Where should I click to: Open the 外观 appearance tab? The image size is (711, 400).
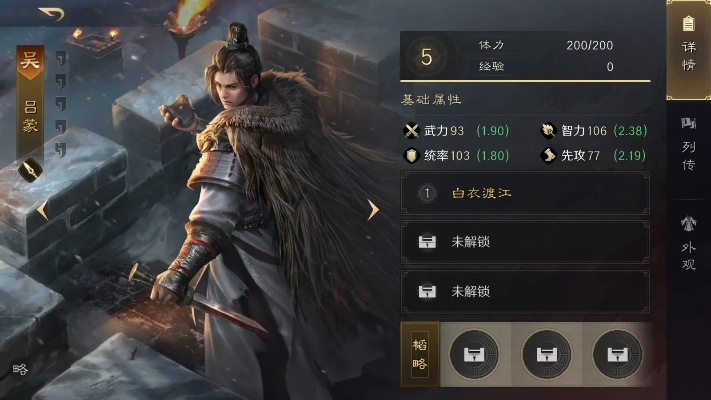(x=688, y=244)
